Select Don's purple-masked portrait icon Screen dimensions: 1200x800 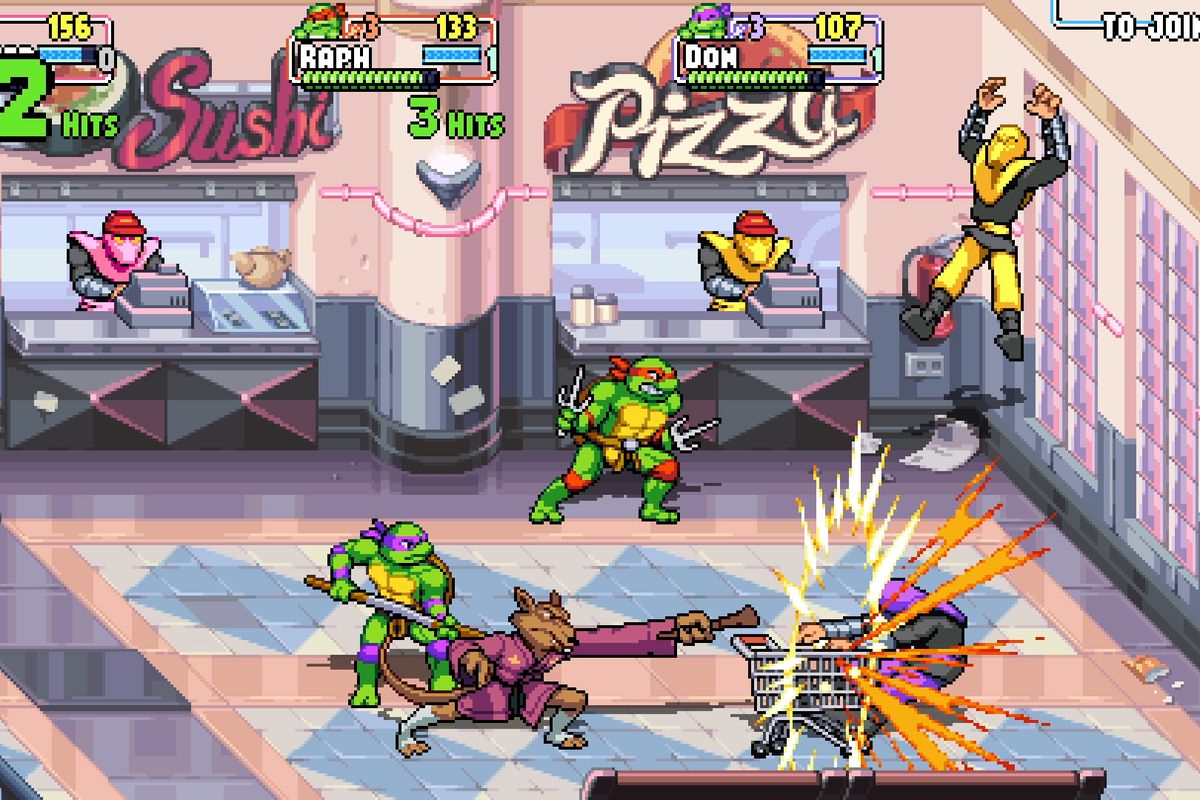point(704,22)
